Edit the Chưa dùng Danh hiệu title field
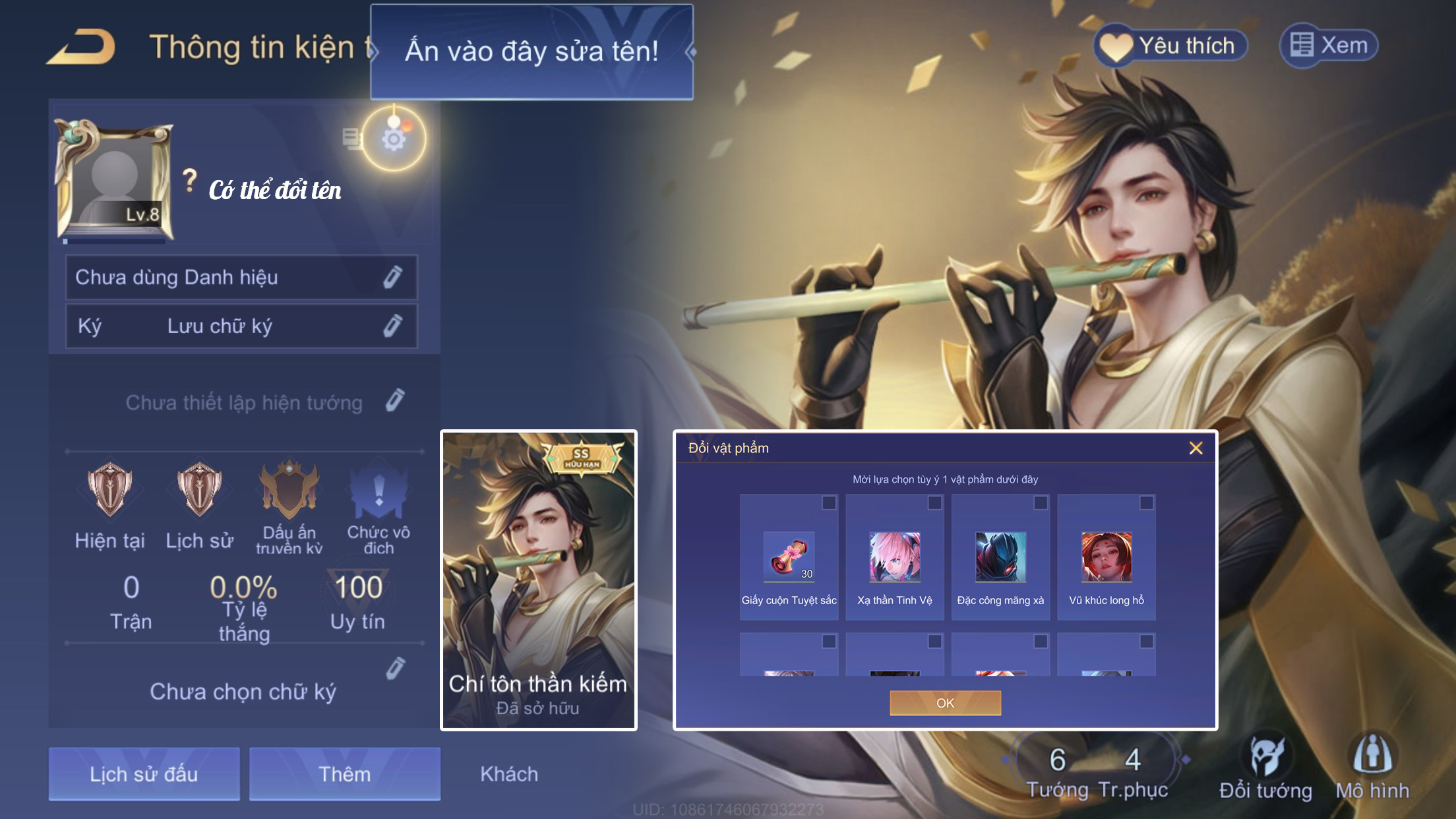 tap(392, 278)
